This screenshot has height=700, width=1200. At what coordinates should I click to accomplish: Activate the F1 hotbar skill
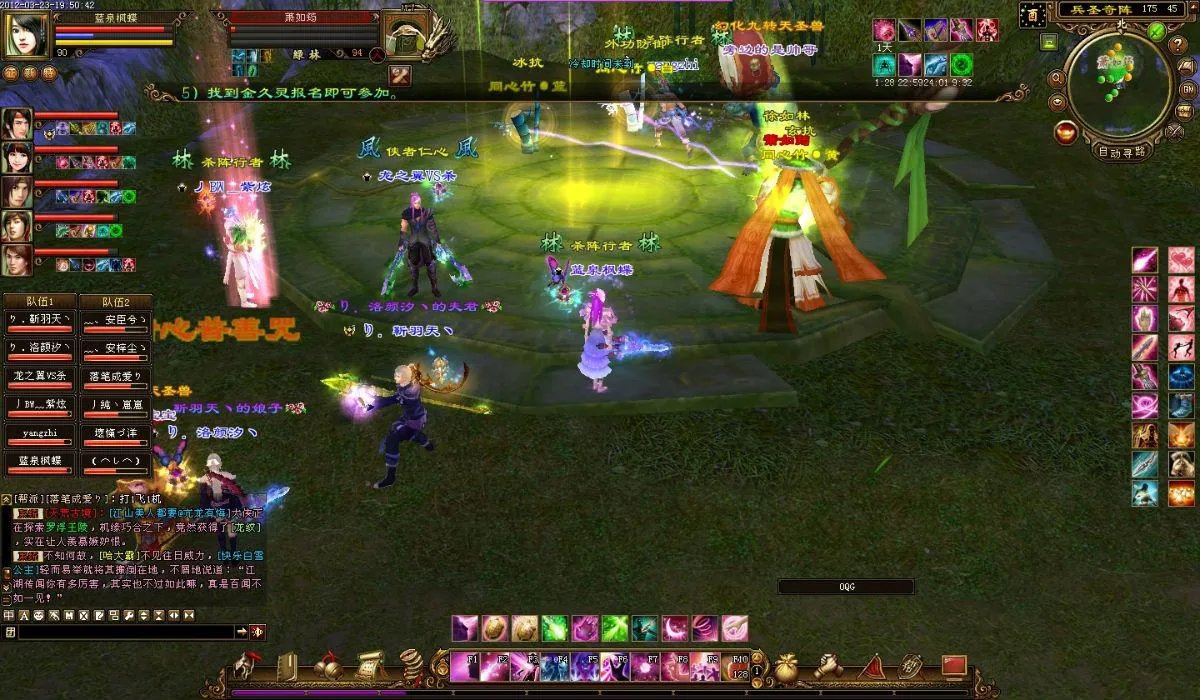pyautogui.click(x=463, y=666)
